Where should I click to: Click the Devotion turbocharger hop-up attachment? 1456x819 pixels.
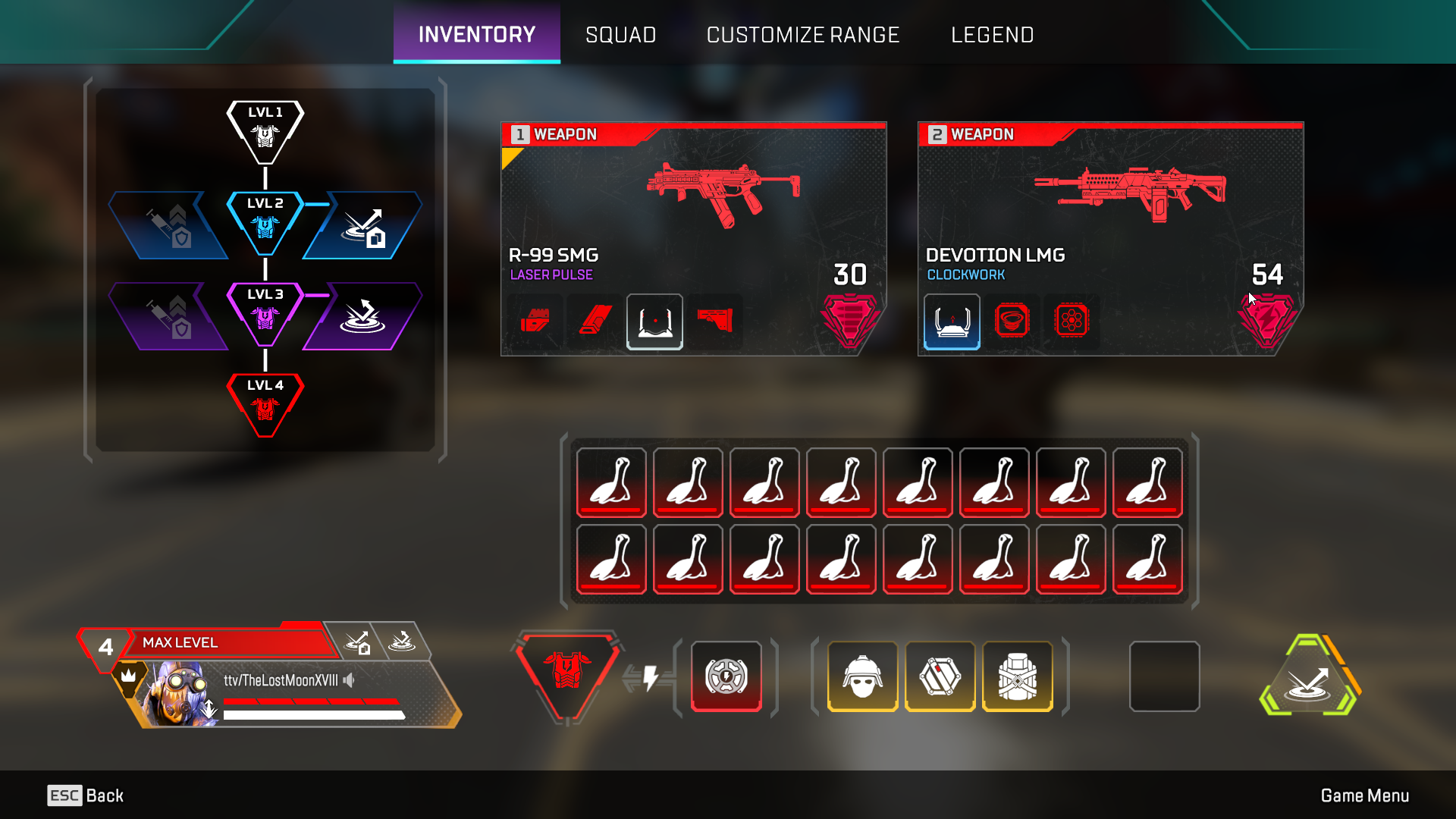[1072, 322]
